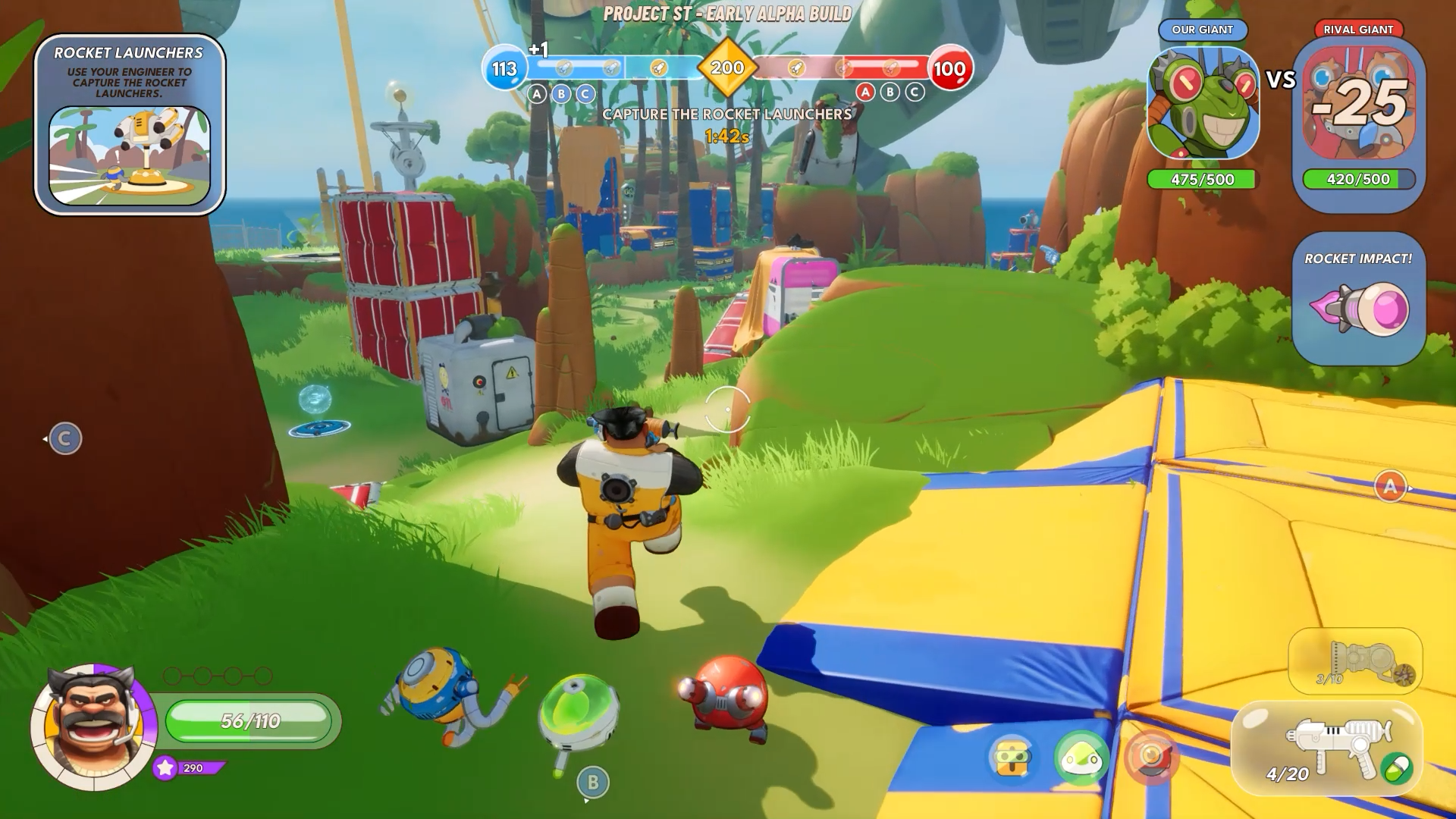The image size is (1456, 819).
Task: Click the grey C launcher waypoint marker
Action: (x=65, y=438)
